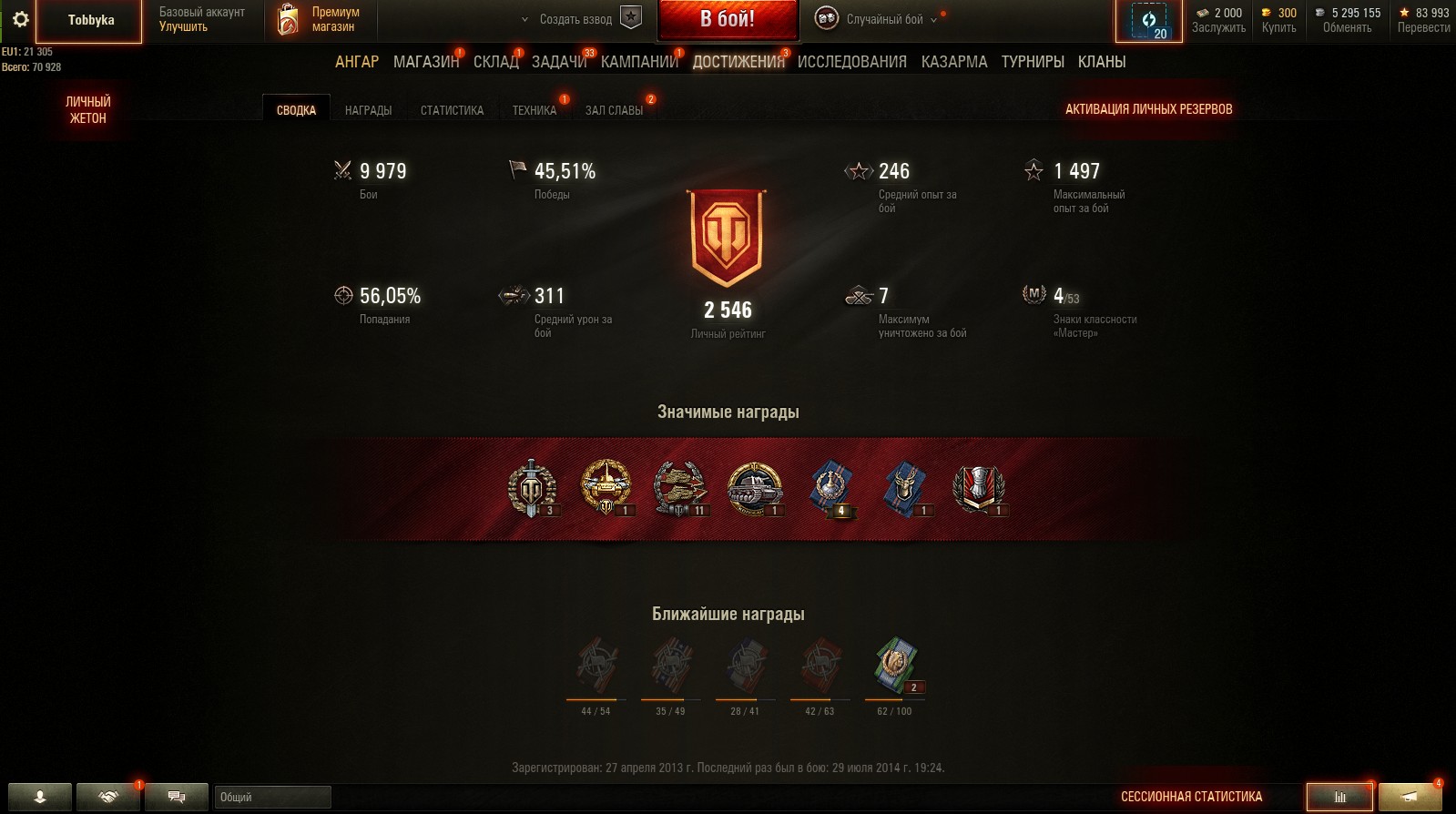Switch to the ЗАЛ СЛАВЫ tab
This screenshot has width=1456, height=814.
(614, 107)
